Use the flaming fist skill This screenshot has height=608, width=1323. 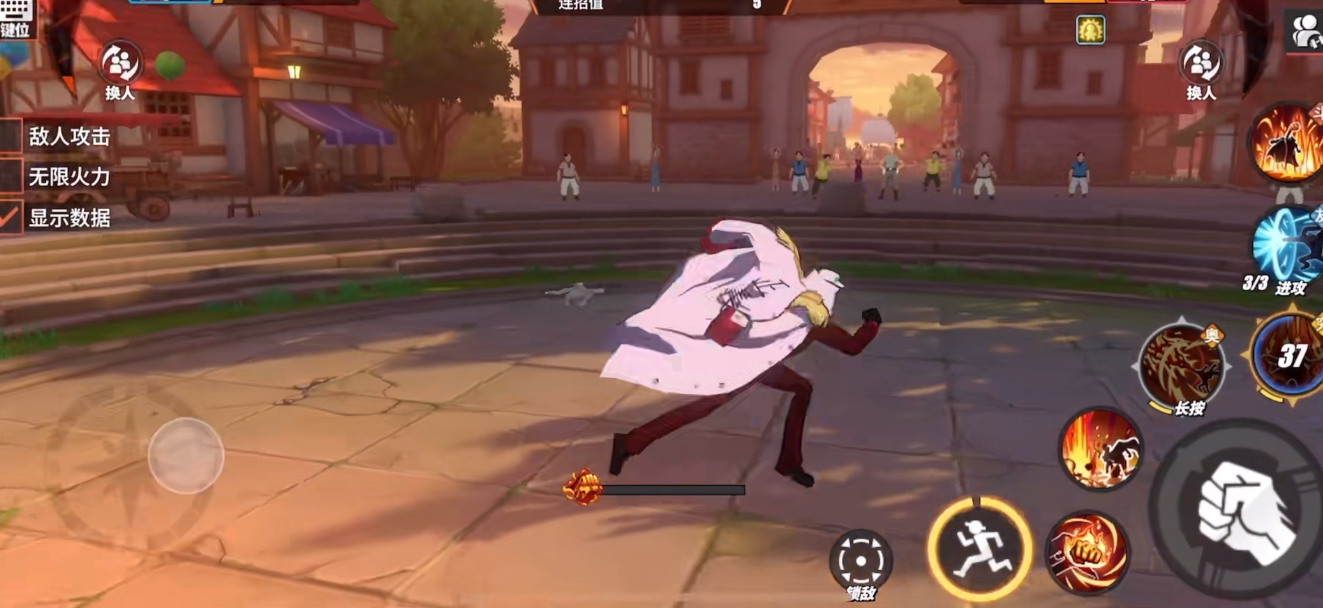[1087, 553]
